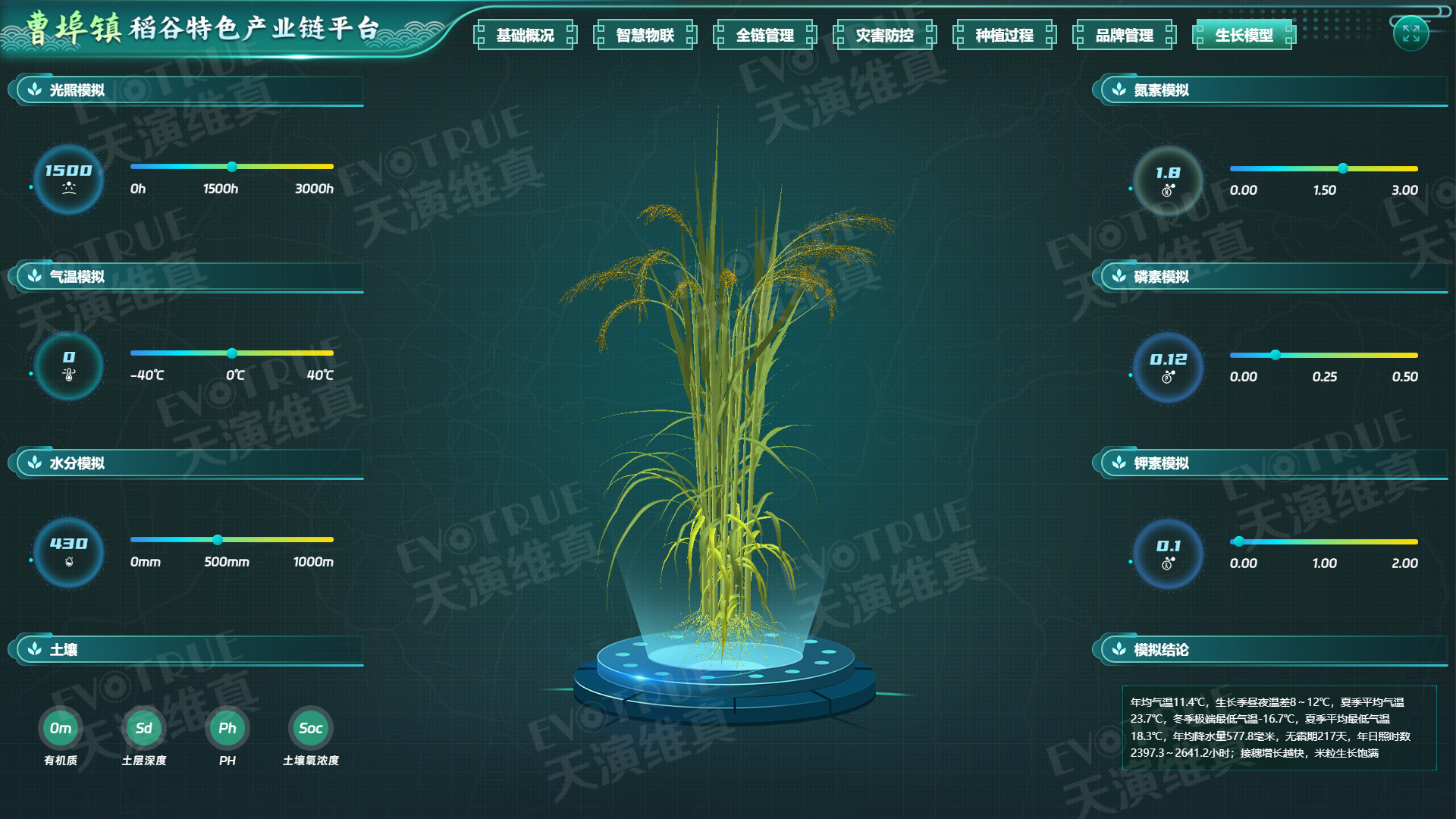Select the 生长模型 navigation tab
Screen dimensions: 1456x819
[1243, 34]
